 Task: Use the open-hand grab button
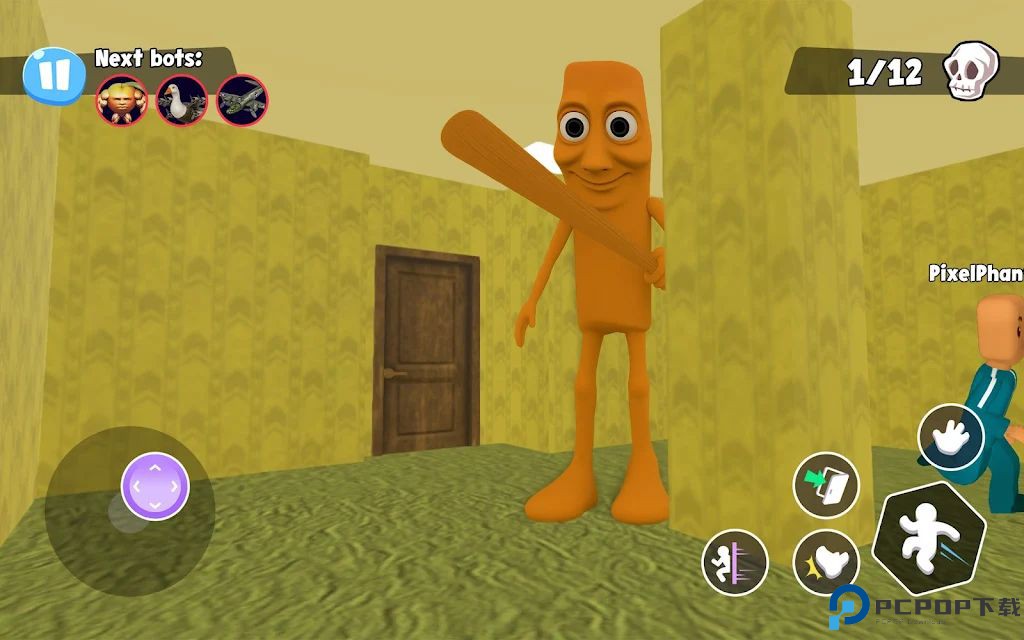[951, 437]
